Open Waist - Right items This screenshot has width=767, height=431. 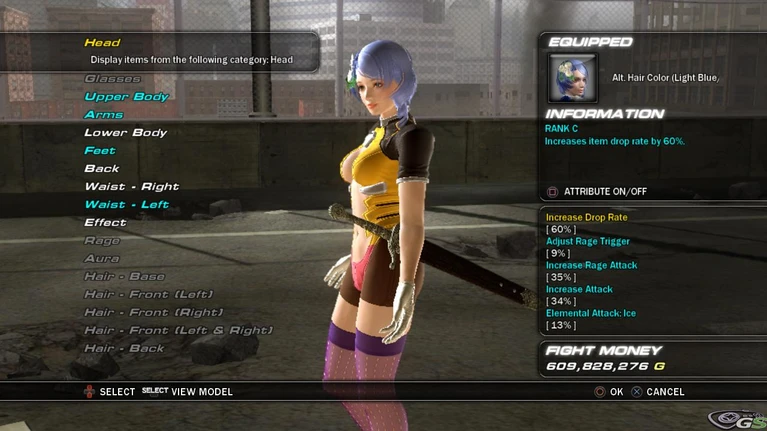(131, 187)
